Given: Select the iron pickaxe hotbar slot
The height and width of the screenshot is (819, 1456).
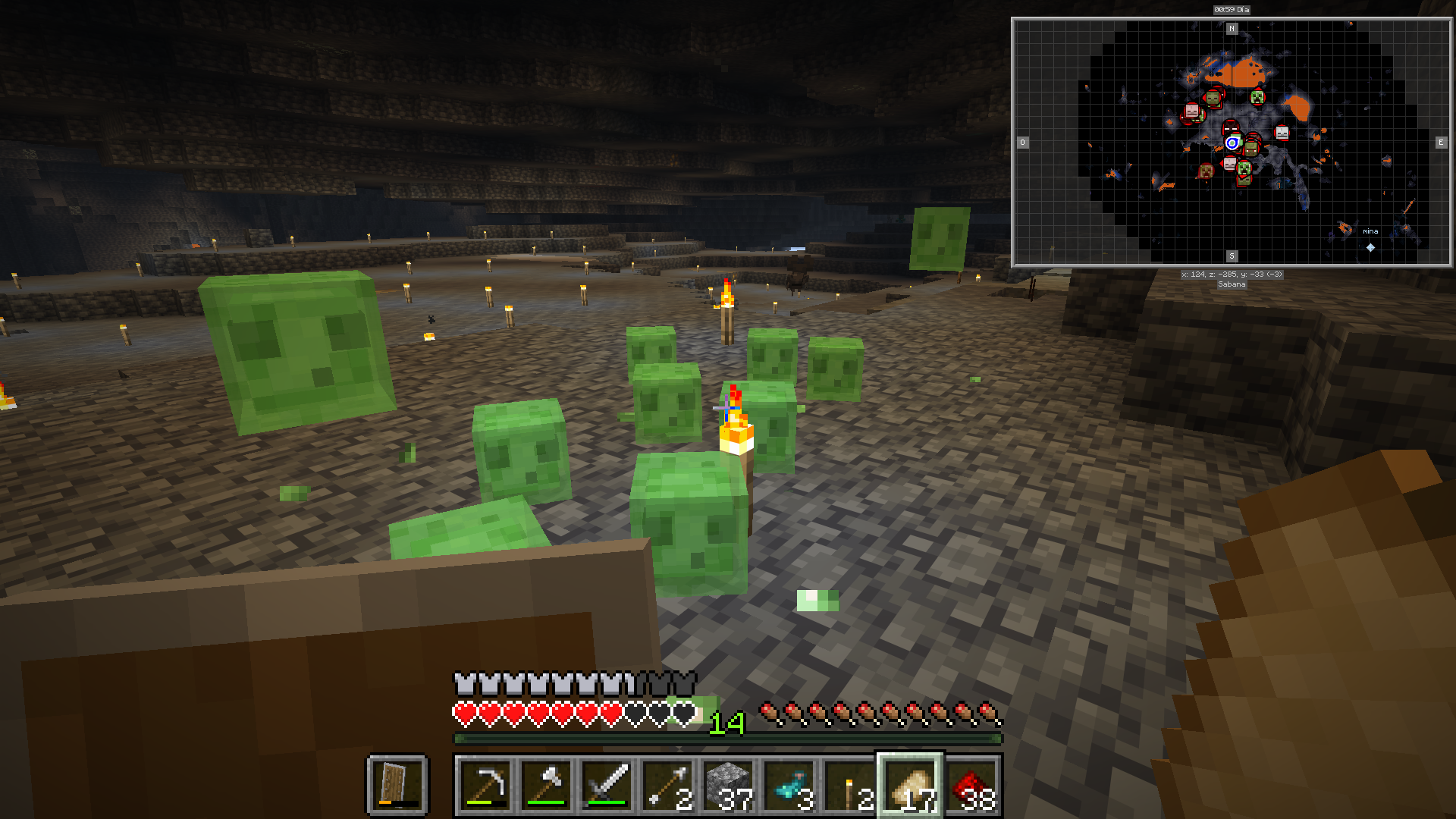Looking at the screenshot, I should pyautogui.click(x=485, y=786).
